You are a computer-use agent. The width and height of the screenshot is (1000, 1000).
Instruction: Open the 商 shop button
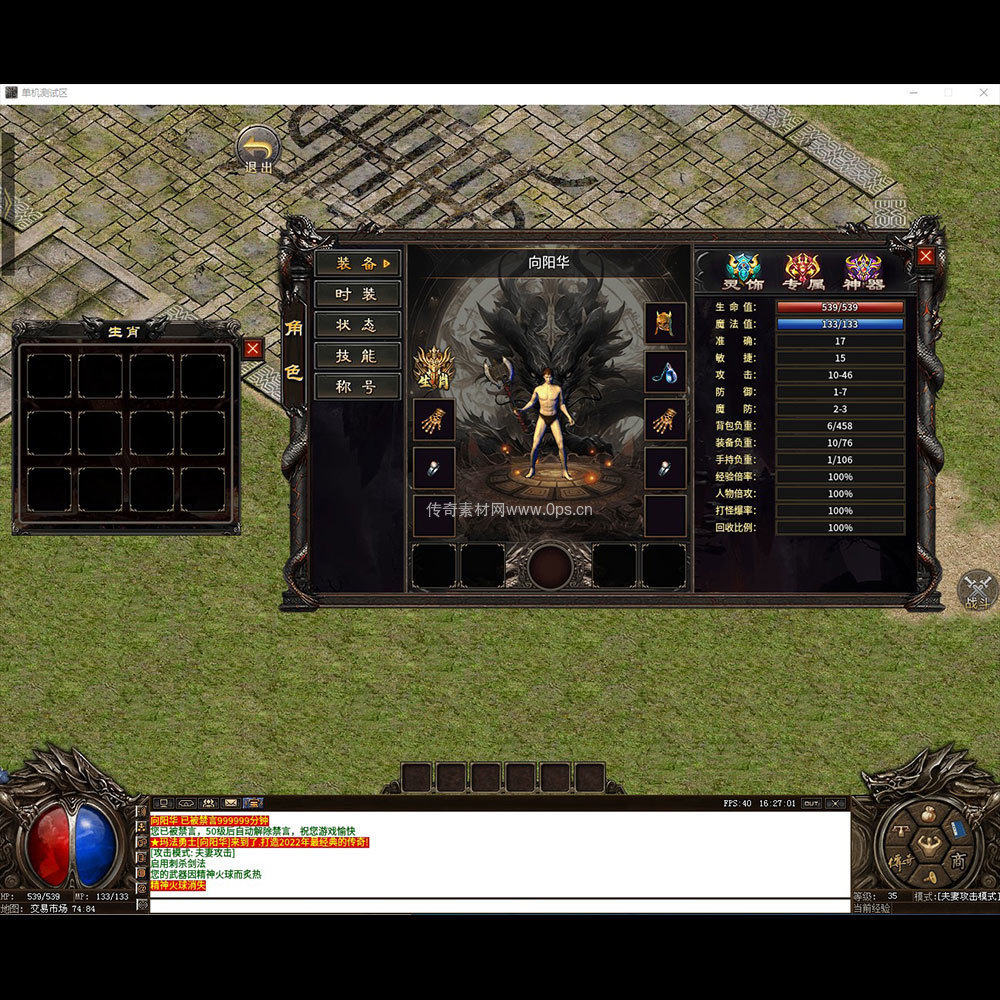(x=958, y=859)
